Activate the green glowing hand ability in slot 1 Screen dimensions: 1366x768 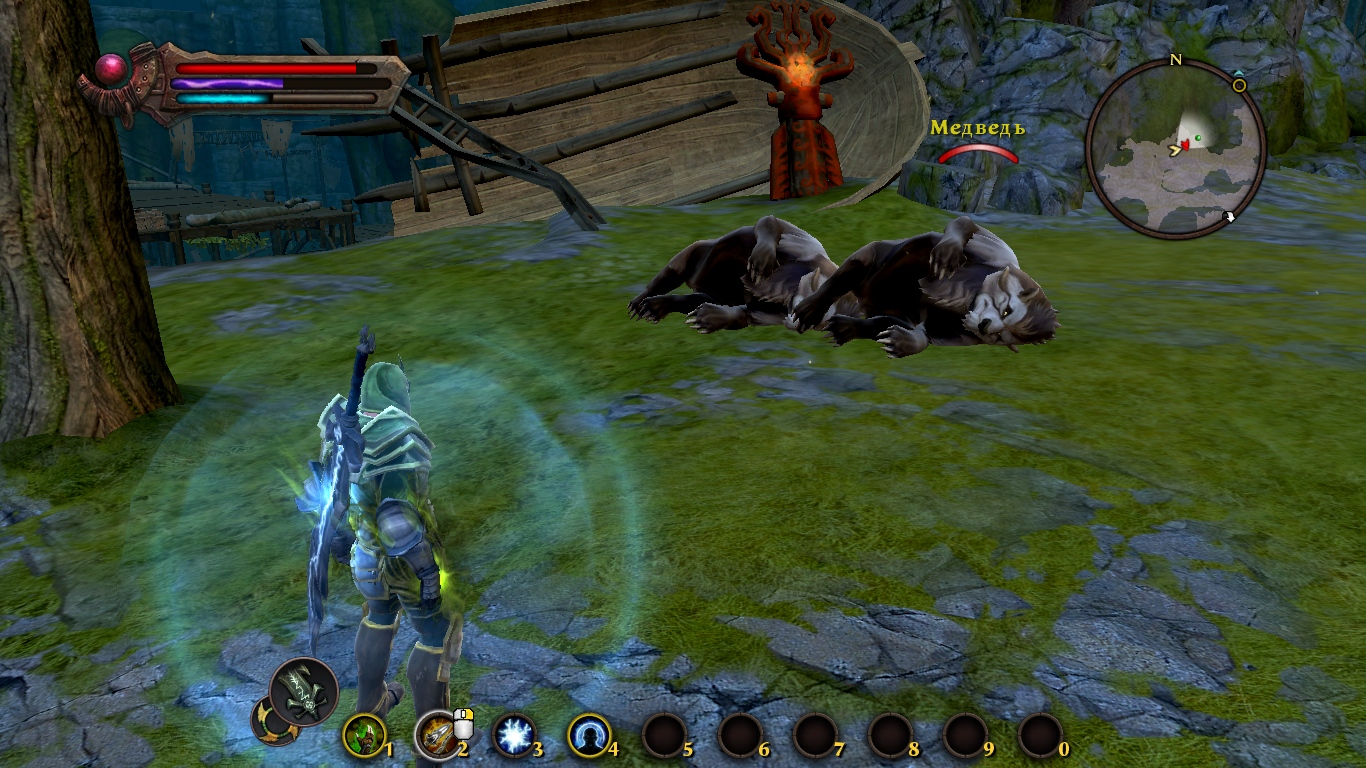tap(363, 737)
